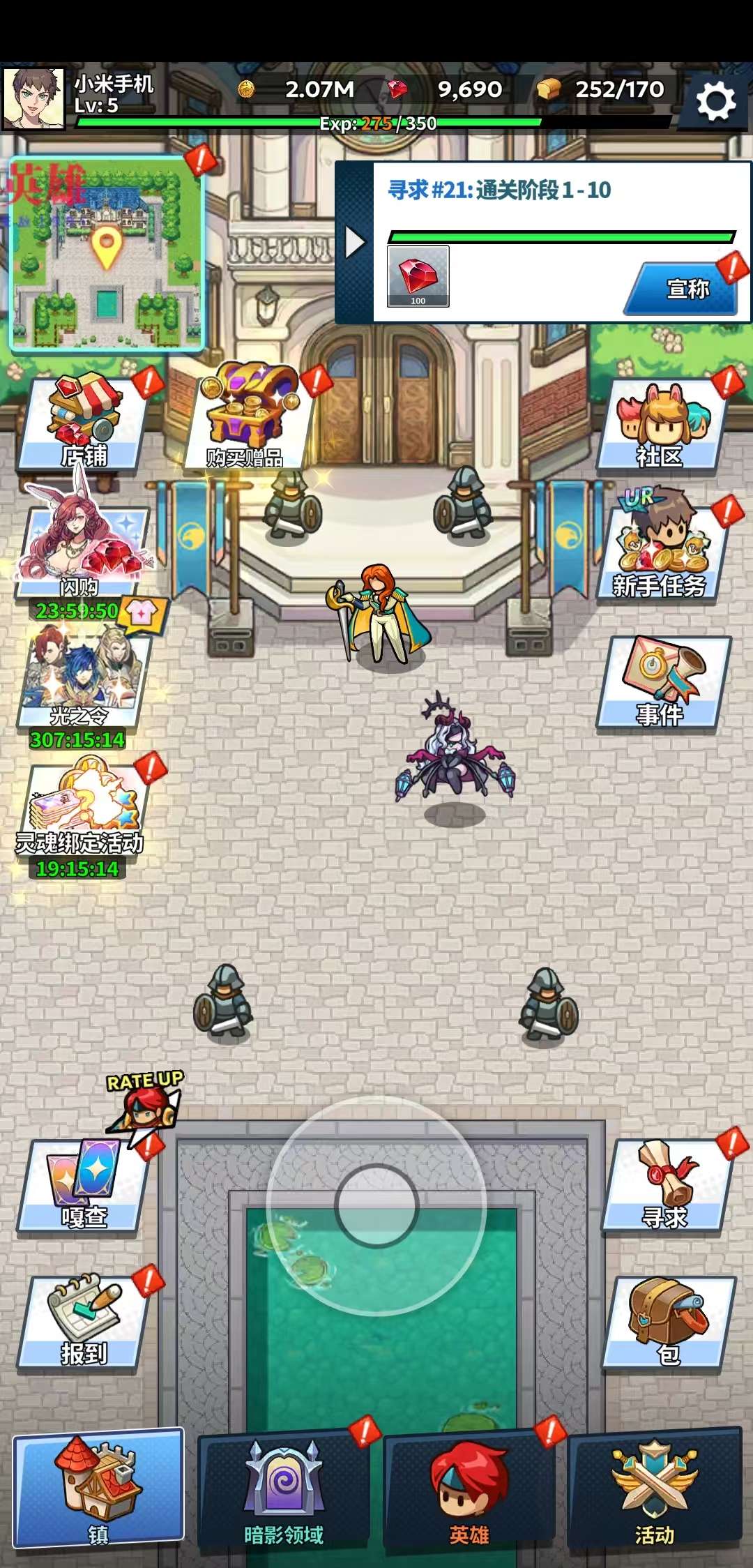The height and width of the screenshot is (1568, 753).
Task: Tap the player avatar portrait
Action: pyautogui.click(x=33, y=99)
